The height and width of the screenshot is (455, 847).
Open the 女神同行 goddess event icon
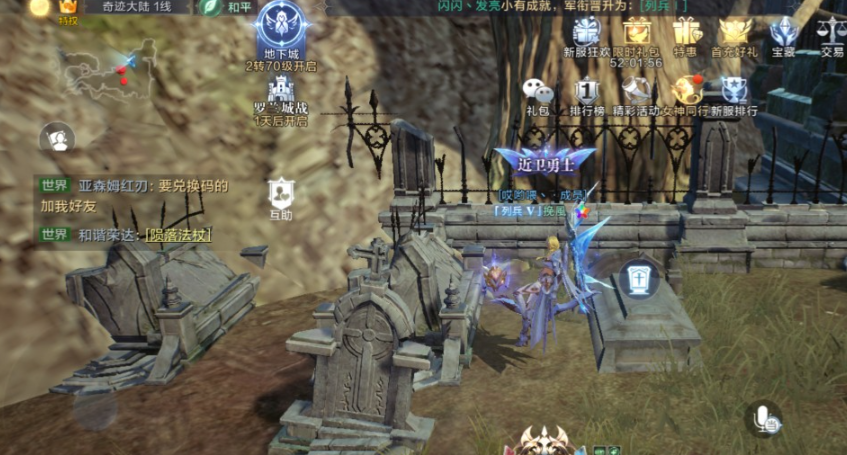pos(686,92)
